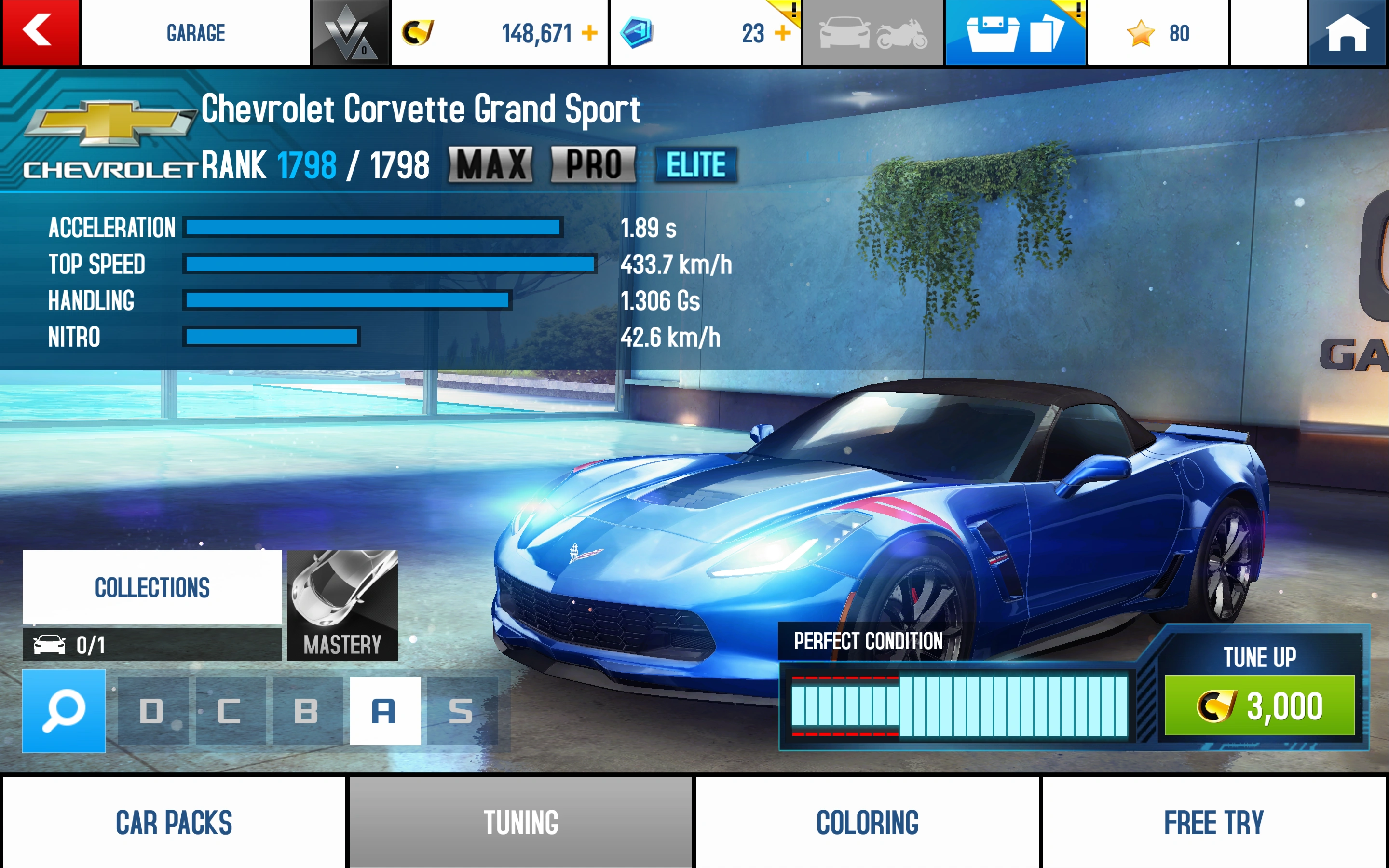Image resolution: width=1389 pixels, height=868 pixels.
Task: View the car Mastery challenges
Action: (342, 605)
